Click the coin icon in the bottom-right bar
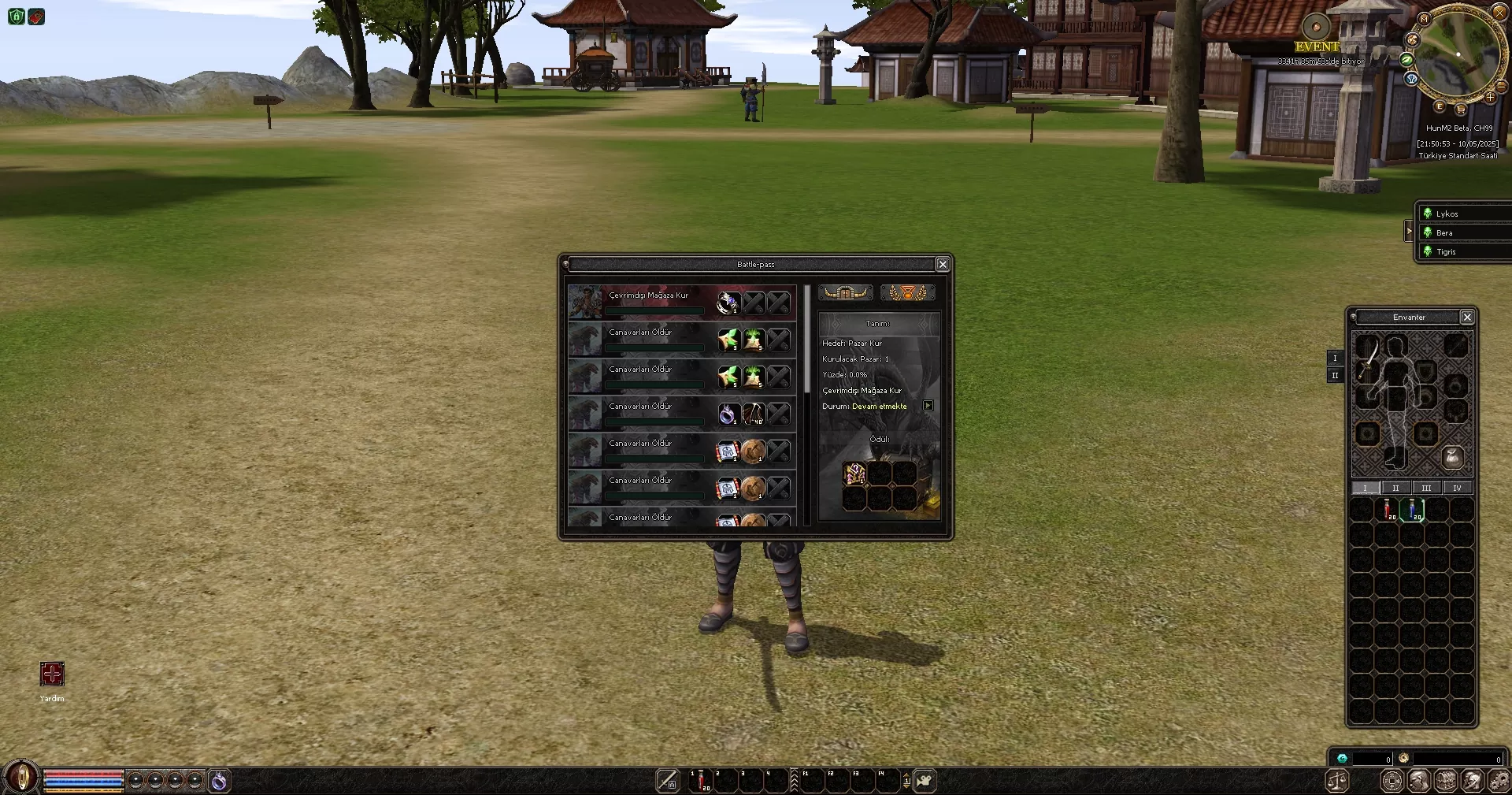1512x795 pixels. coord(1392,780)
